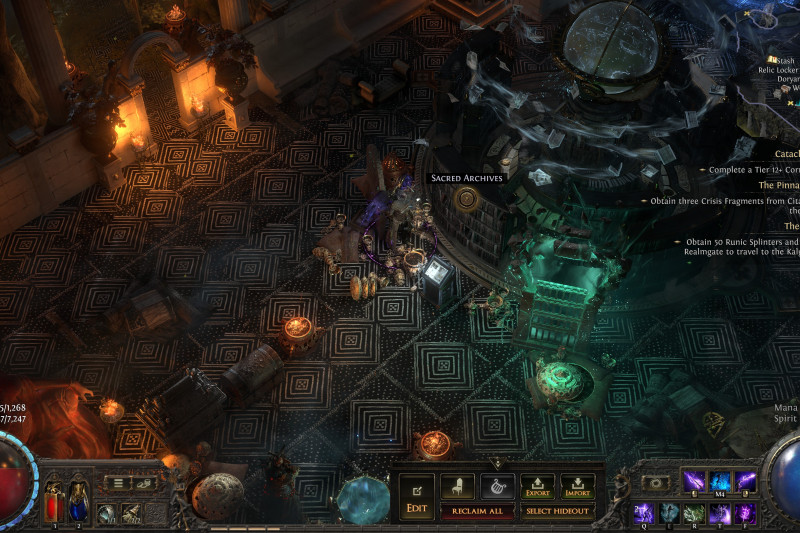Select the Pinnacle quest objective entry
The width and height of the screenshot is (800, 533).
click(778, 185)
